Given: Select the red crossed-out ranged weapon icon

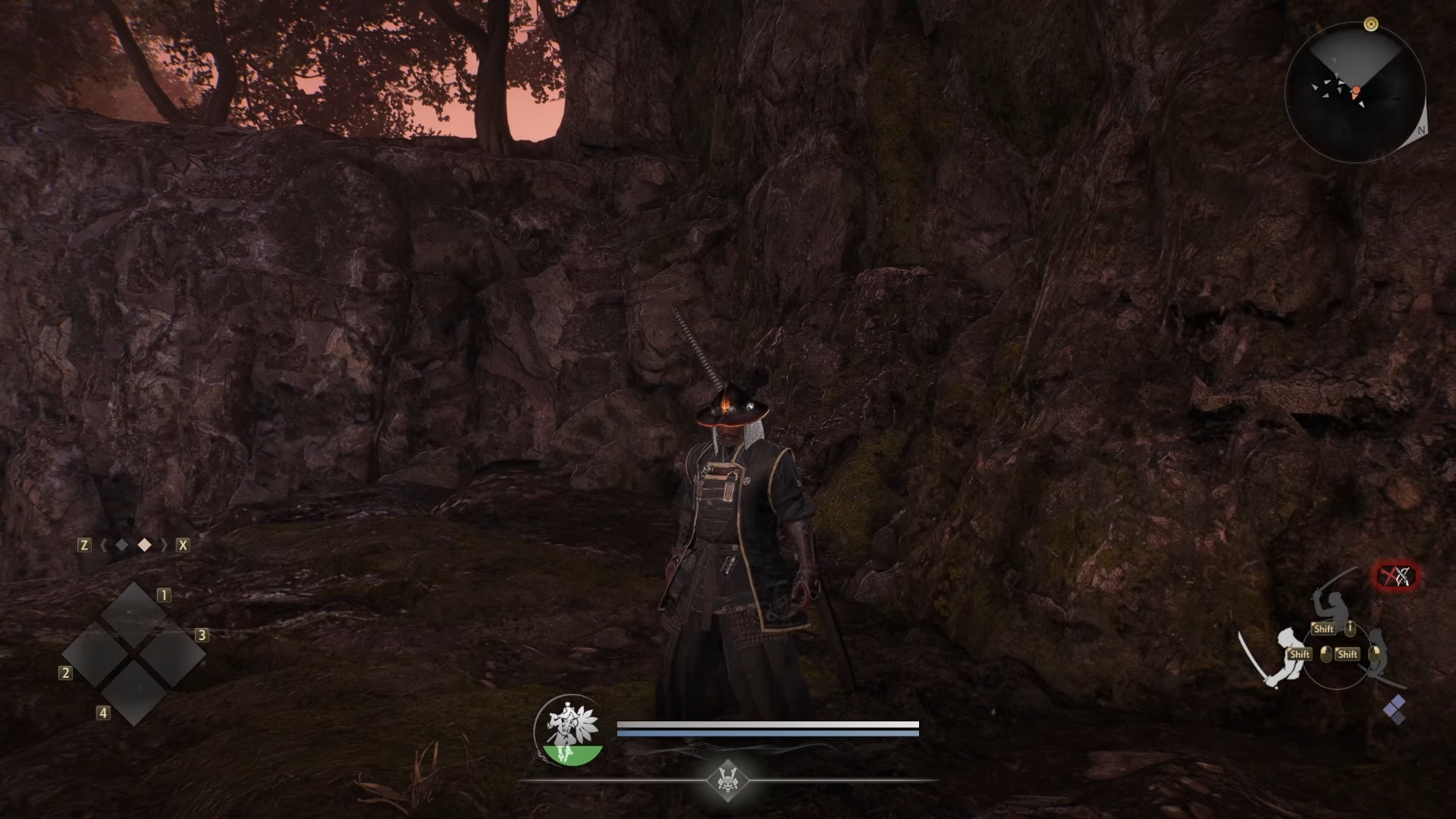Looking at the screenshot, I should pyautogui.click(x=1395, y=577).
